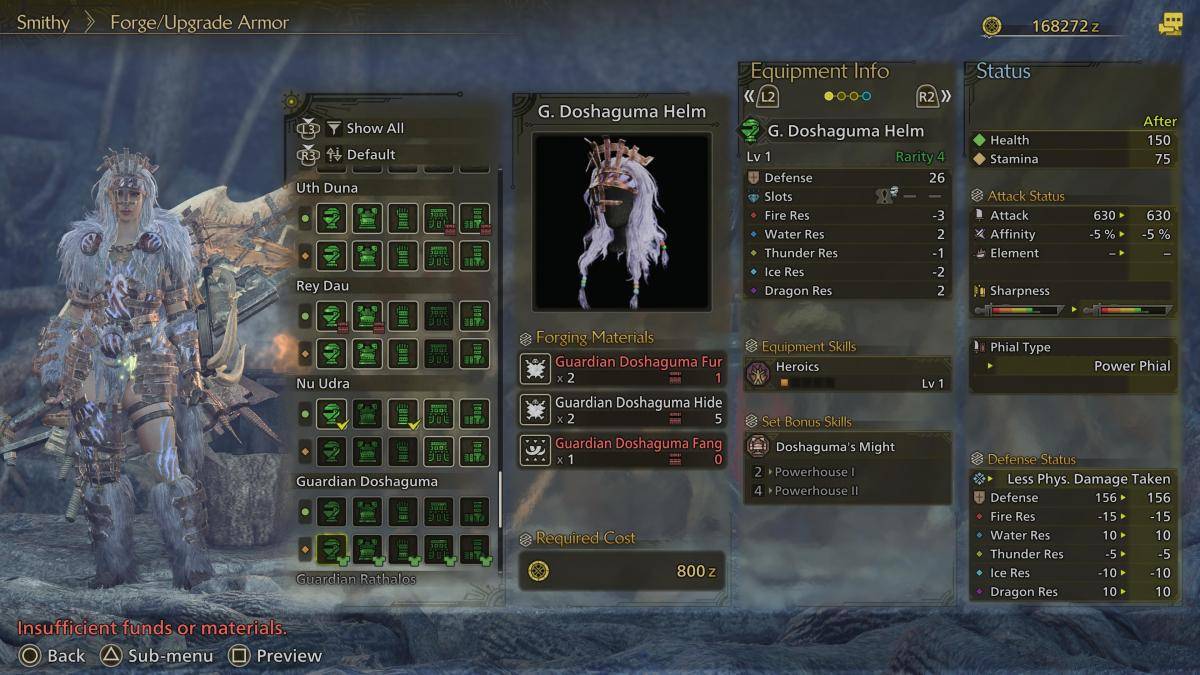This screenshot has width=1200, height=675.
Task: Pick the check-marked Nu Udra braces
Action: pos(403,414)
